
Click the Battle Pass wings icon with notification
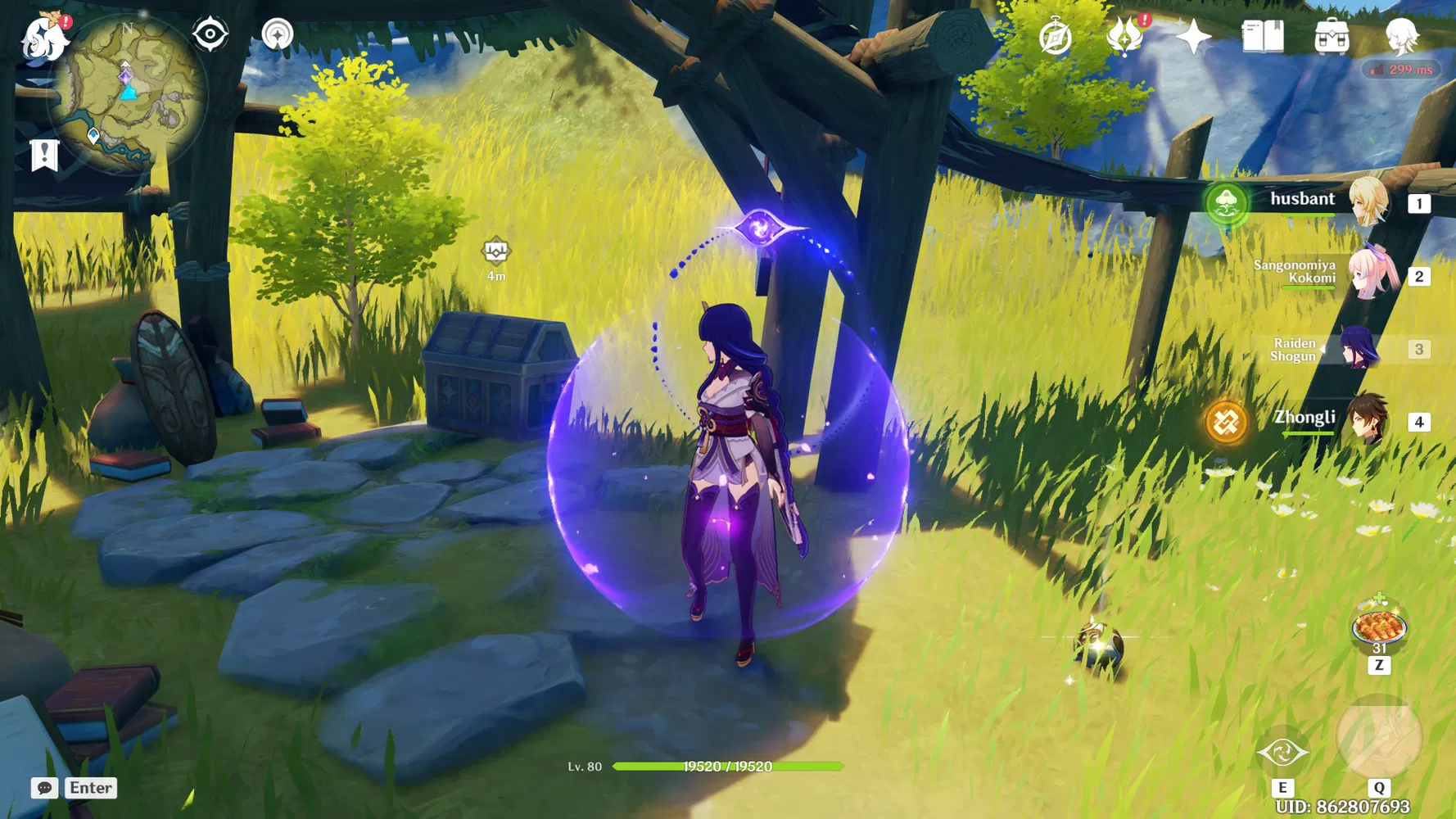point(1125,34)
